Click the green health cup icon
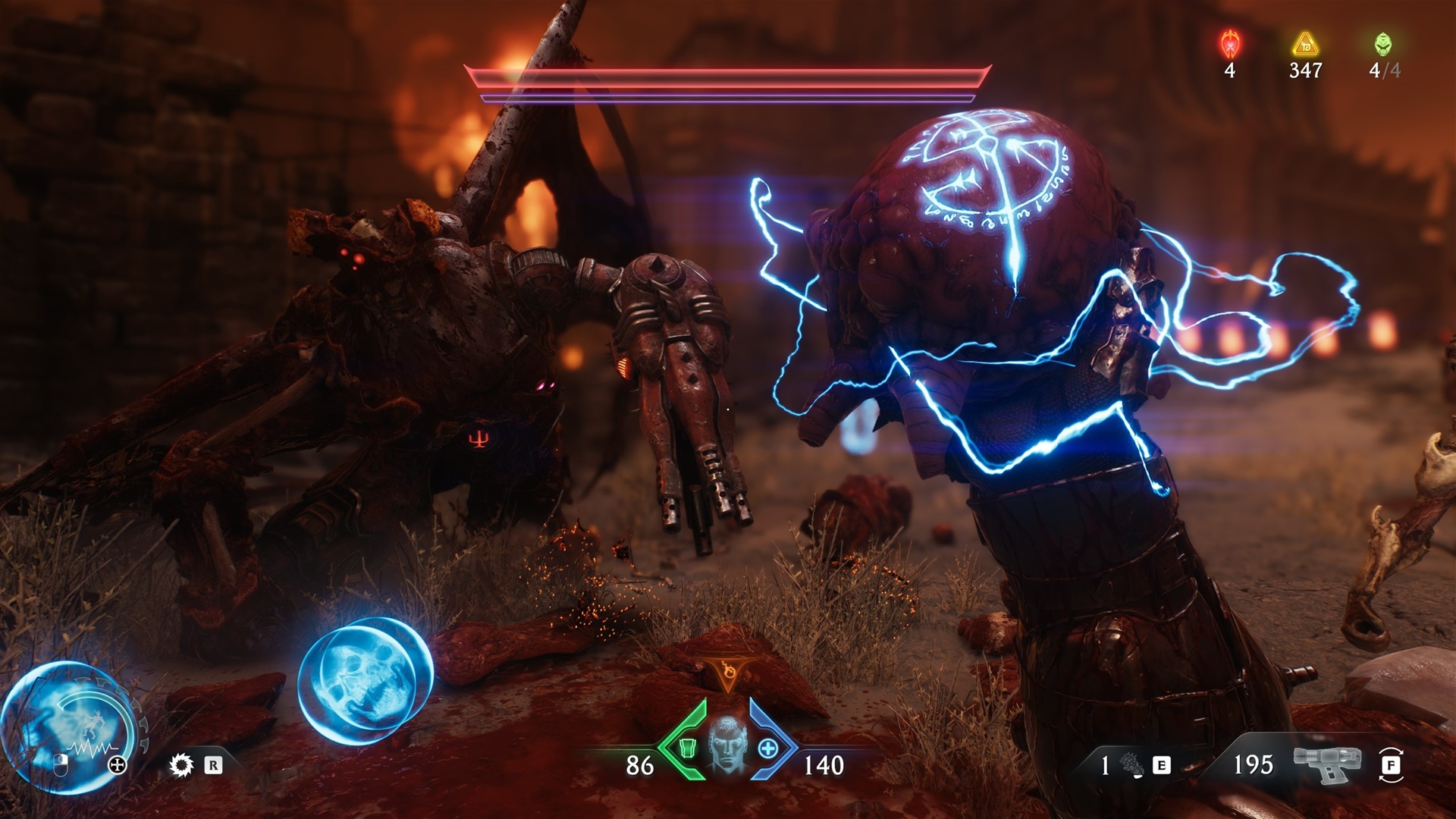1456x819 pixels. tap(689, 748)
